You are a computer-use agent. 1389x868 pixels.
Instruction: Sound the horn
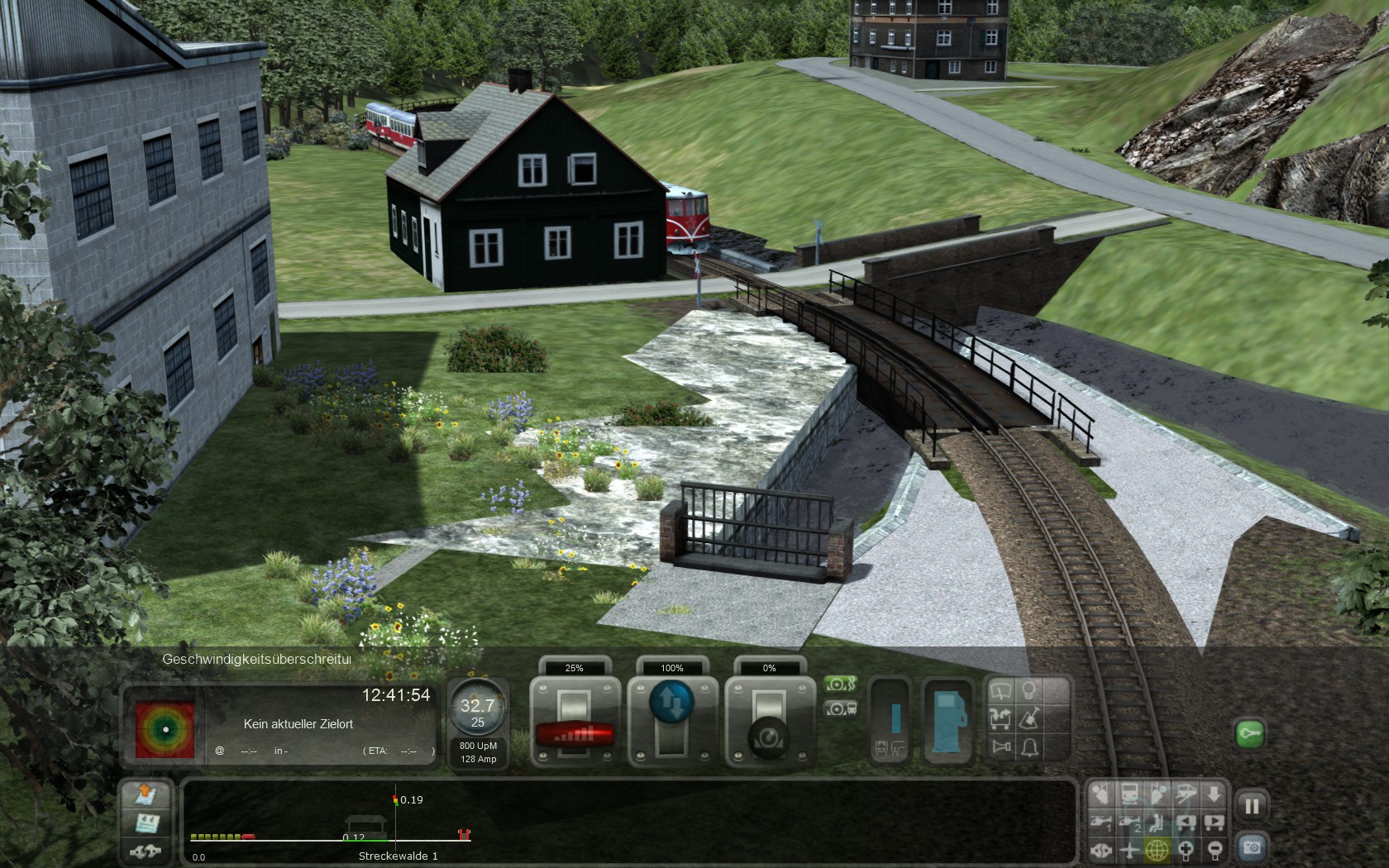(1001, 748)
